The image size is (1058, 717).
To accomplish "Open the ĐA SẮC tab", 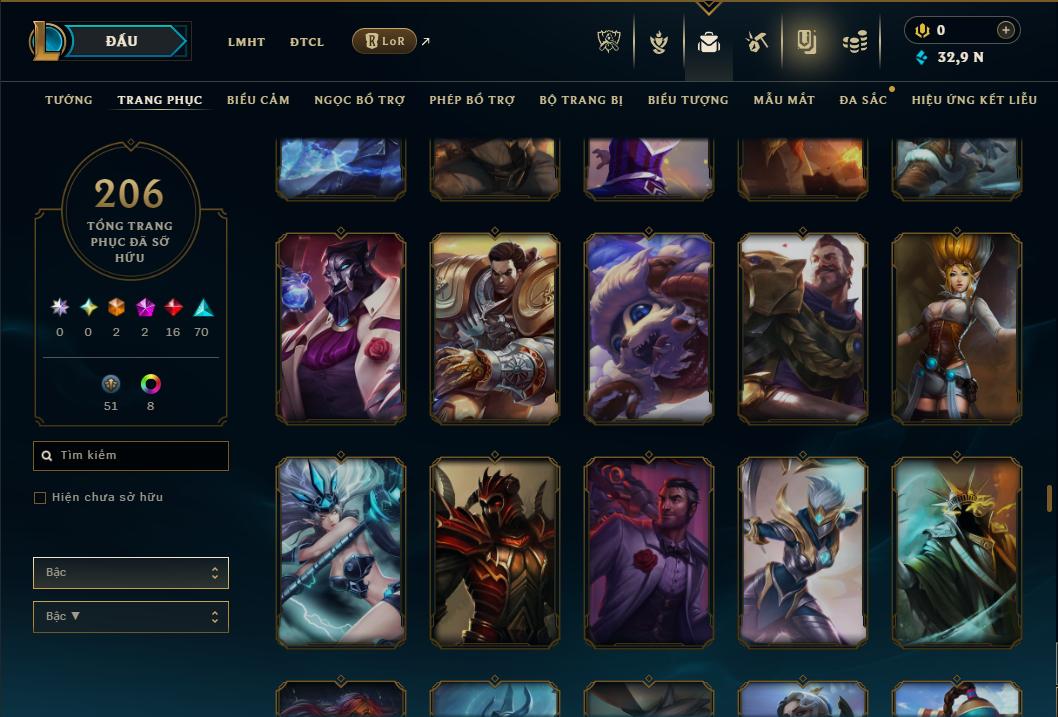I will 863,100.
